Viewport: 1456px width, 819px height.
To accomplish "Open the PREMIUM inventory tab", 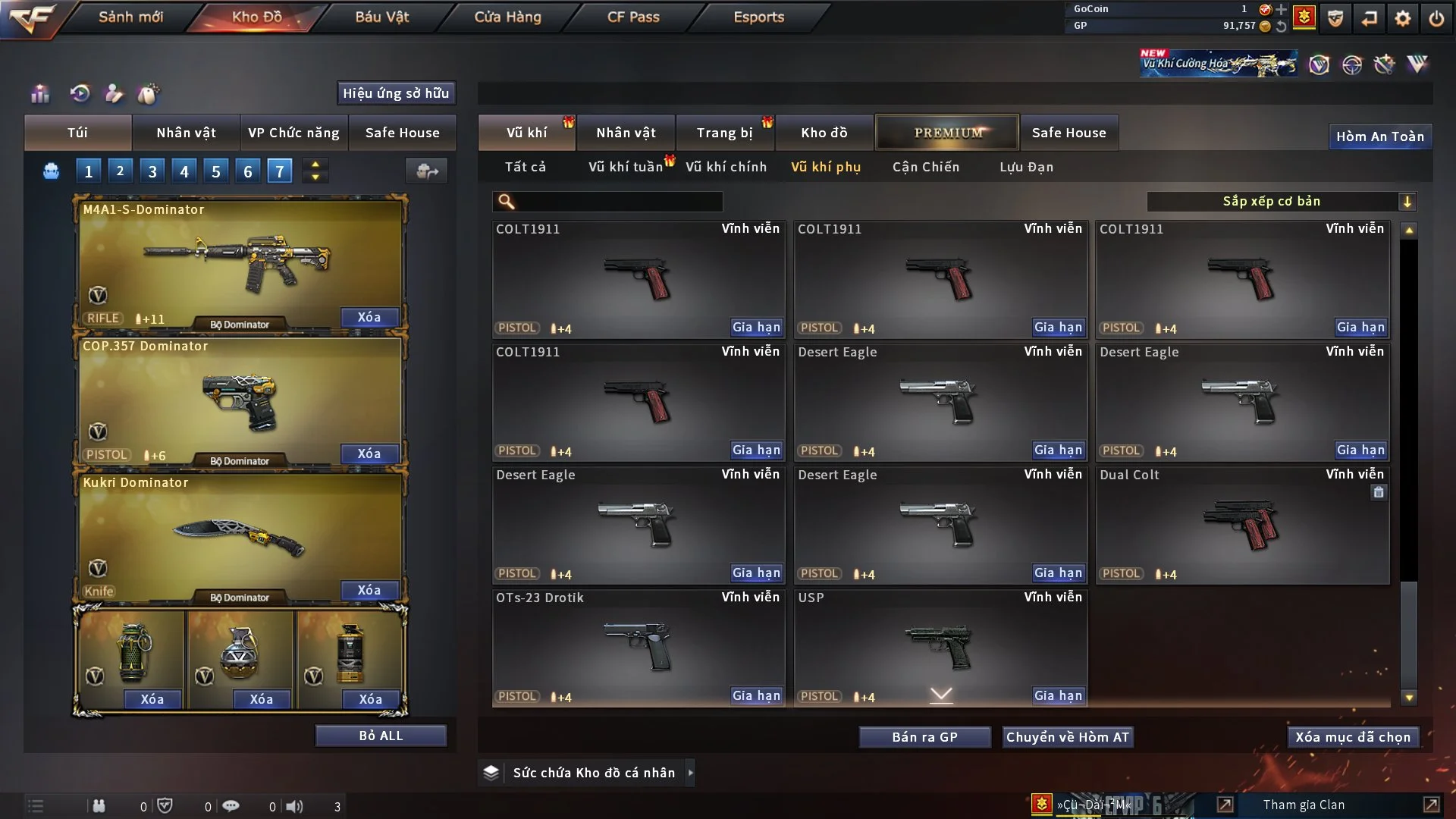I will pos(947,133).
